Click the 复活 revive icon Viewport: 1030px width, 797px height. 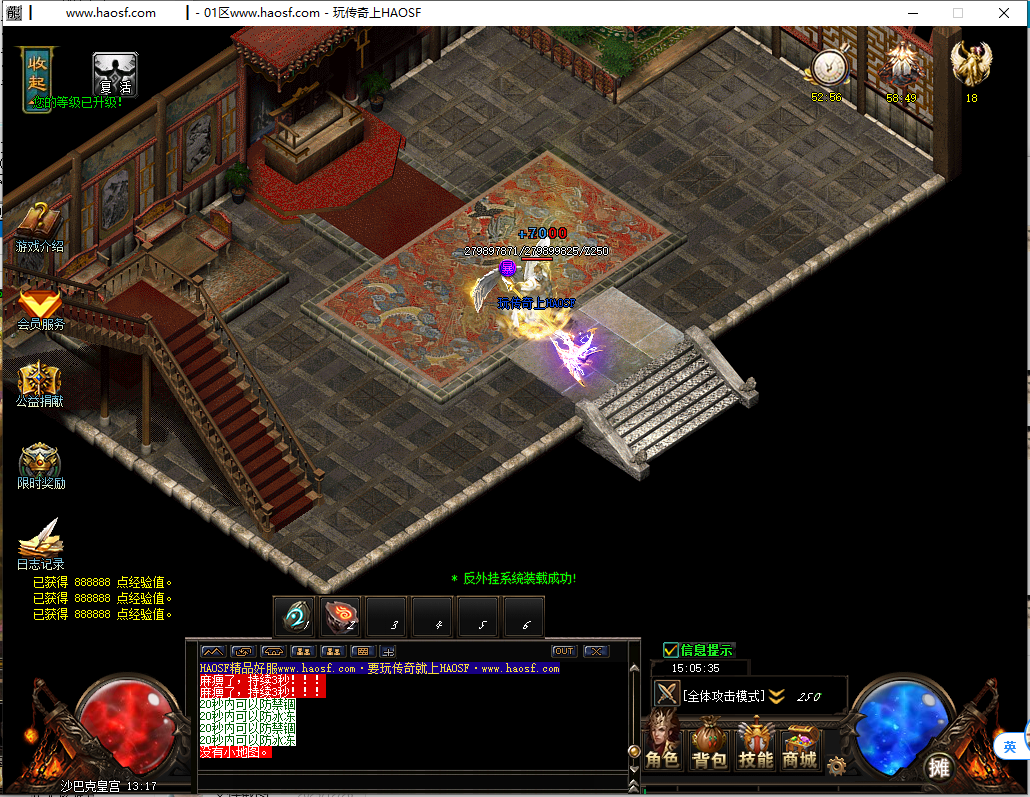pos(115,74)
